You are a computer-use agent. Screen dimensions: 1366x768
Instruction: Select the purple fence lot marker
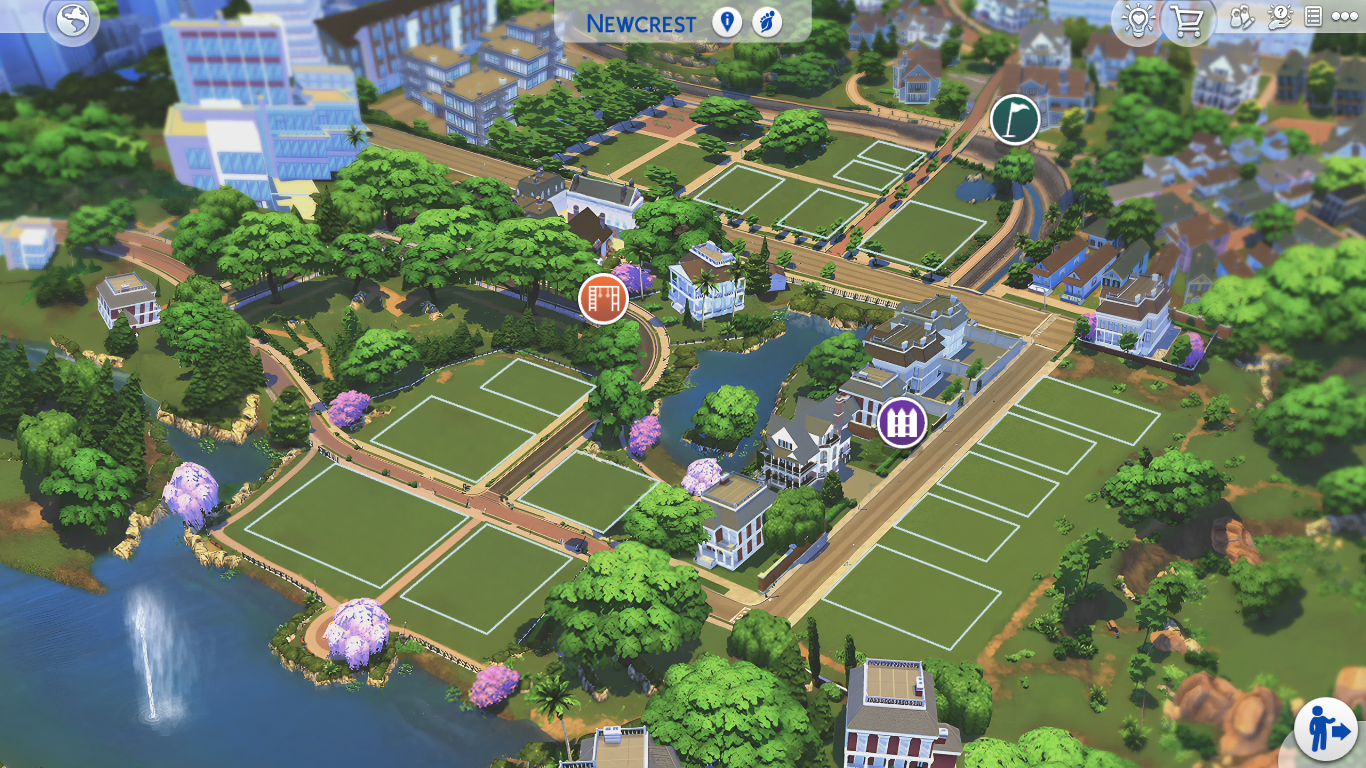pos(902,423)
